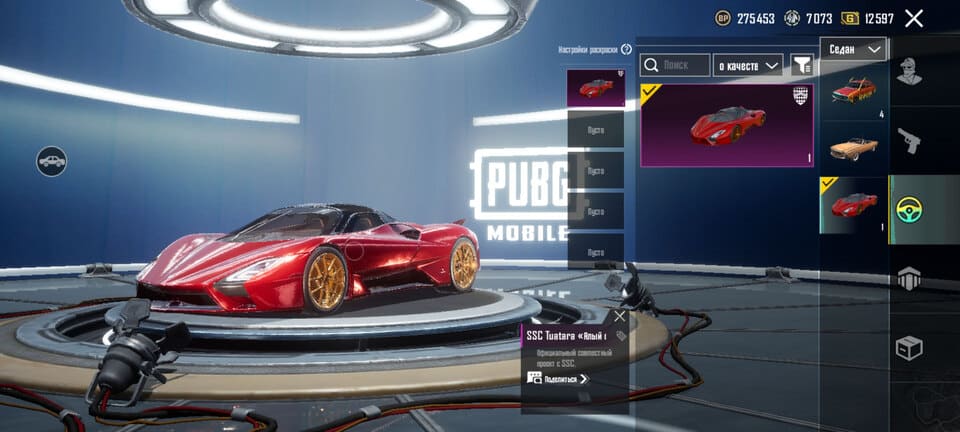Viewport: 960px width, 432px height.
Task: Select the large red SSC Tuatara skin card
Action: (x=726, y=125)
